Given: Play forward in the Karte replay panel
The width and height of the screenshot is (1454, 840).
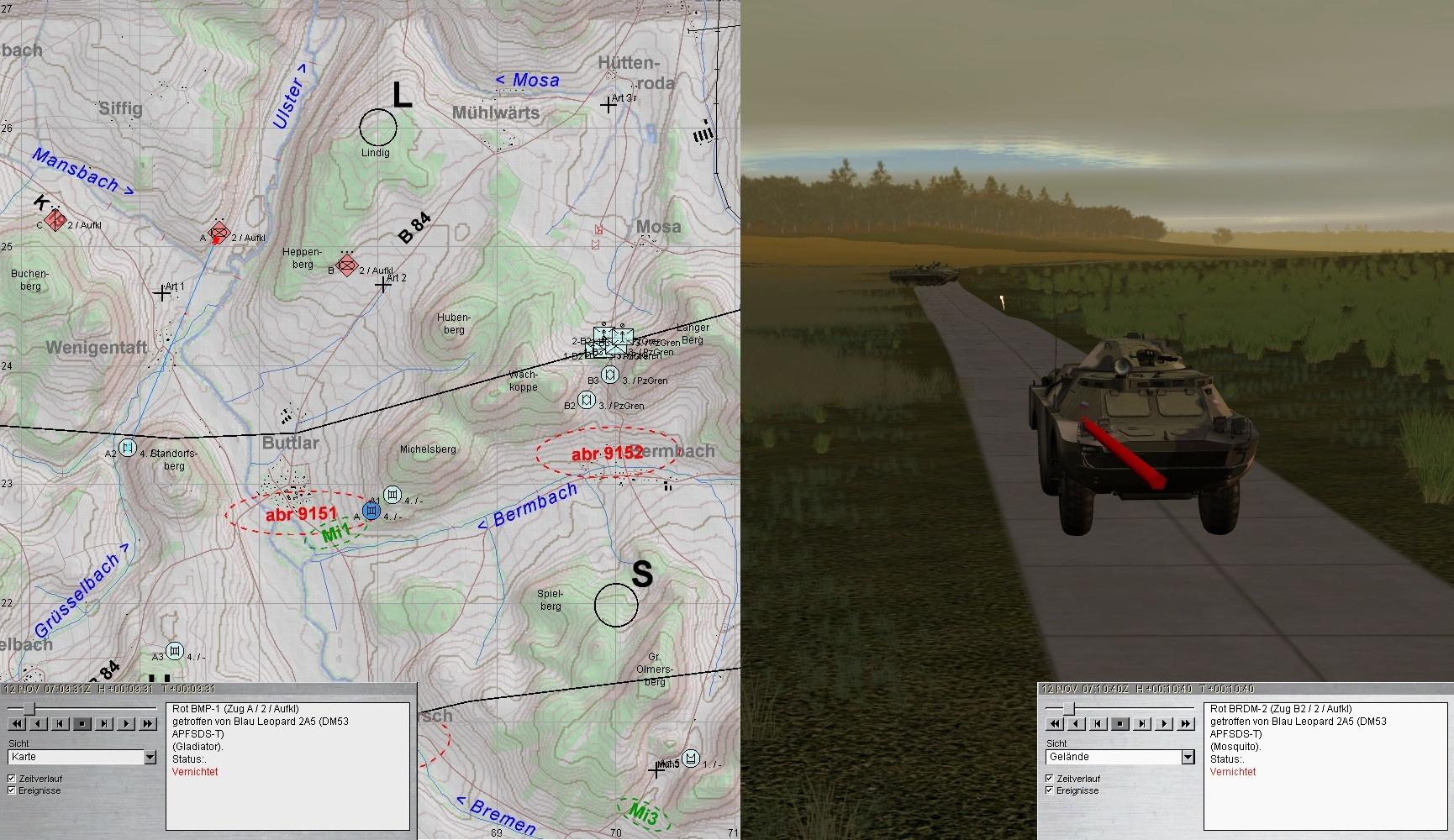Looking at the screenshot, I should point(126,723).
